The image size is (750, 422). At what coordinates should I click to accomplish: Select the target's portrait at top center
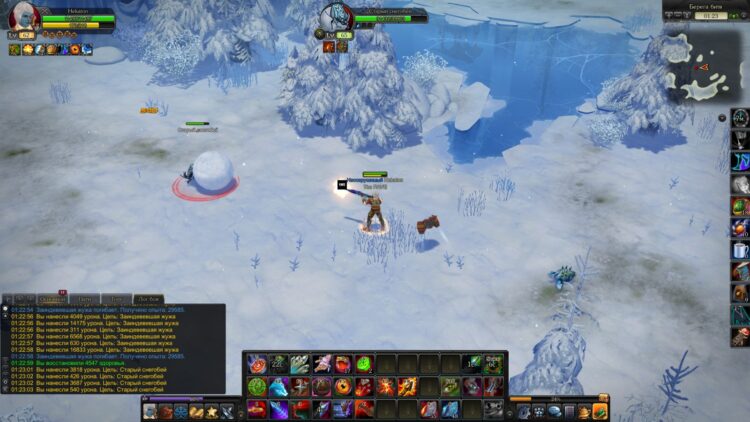pyautogui.click(x=335, y=17)
